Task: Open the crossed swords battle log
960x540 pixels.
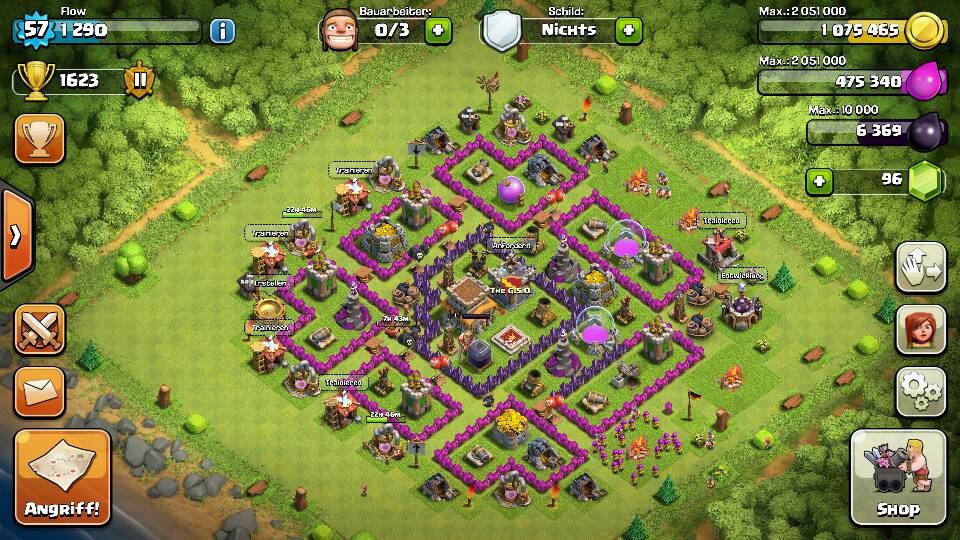Action: tap(39, 329)
